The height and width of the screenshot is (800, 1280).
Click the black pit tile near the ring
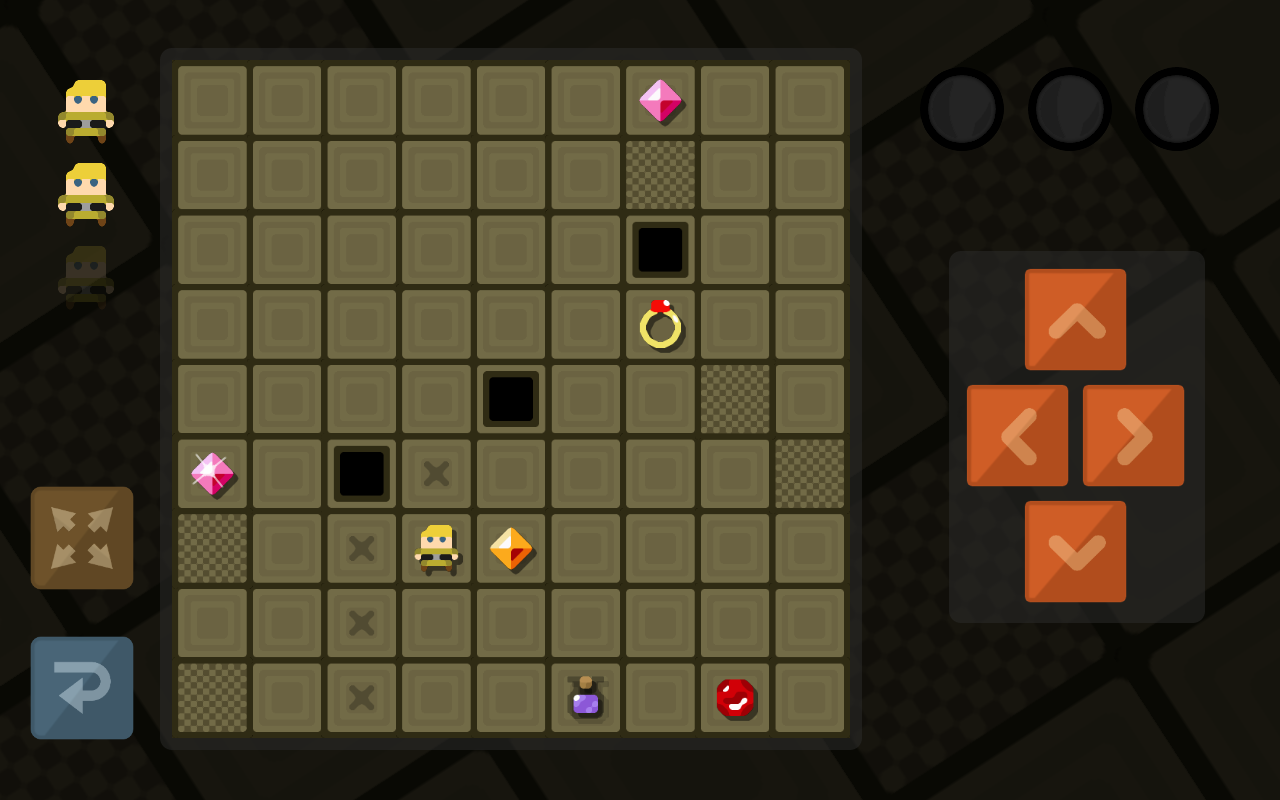(660, 249)
